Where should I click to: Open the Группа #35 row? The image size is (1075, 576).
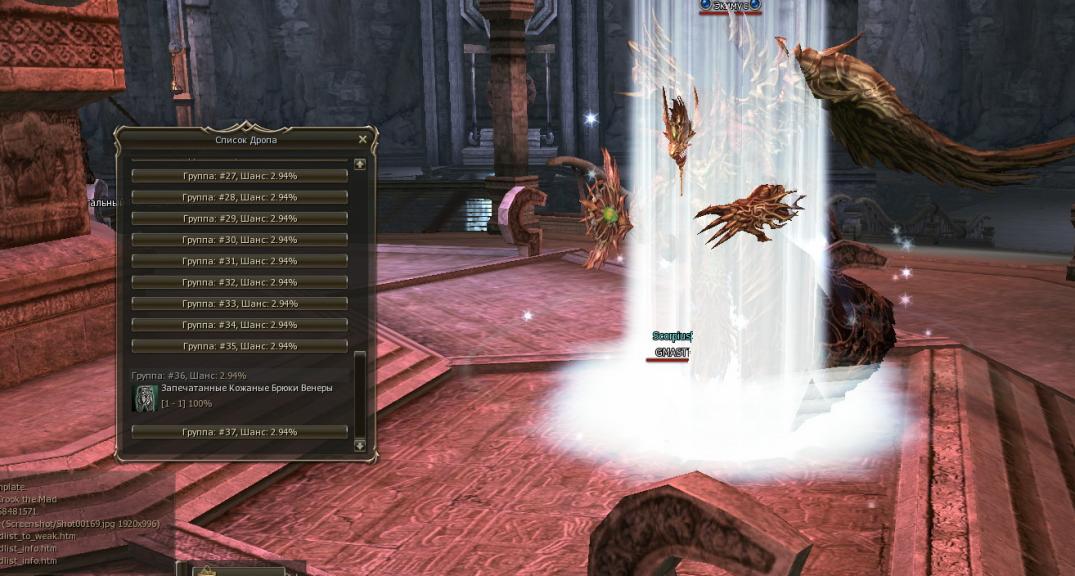pos(240,346)
